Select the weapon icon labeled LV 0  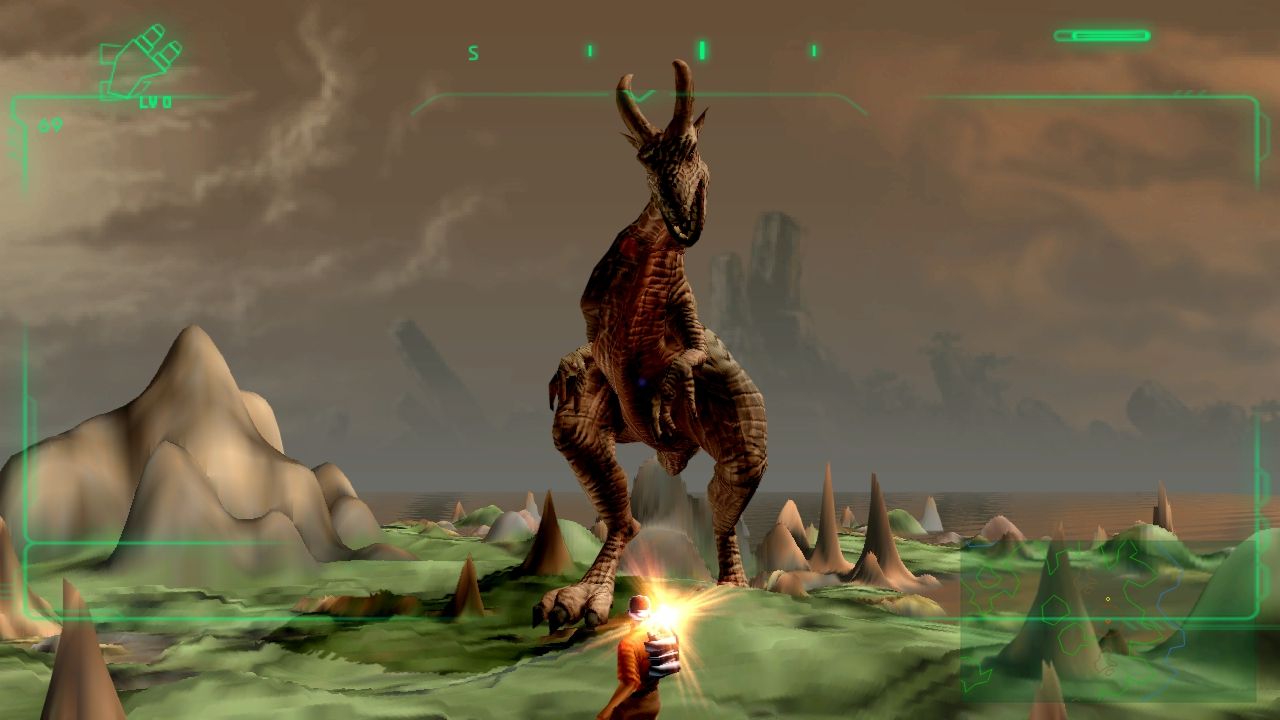(x=142, y=64)
